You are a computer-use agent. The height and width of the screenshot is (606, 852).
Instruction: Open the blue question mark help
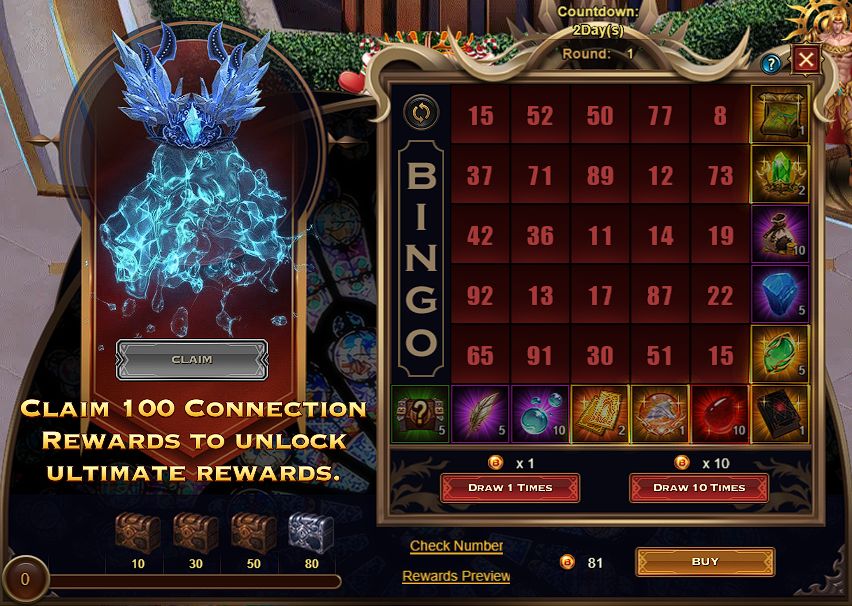(771, 65)
